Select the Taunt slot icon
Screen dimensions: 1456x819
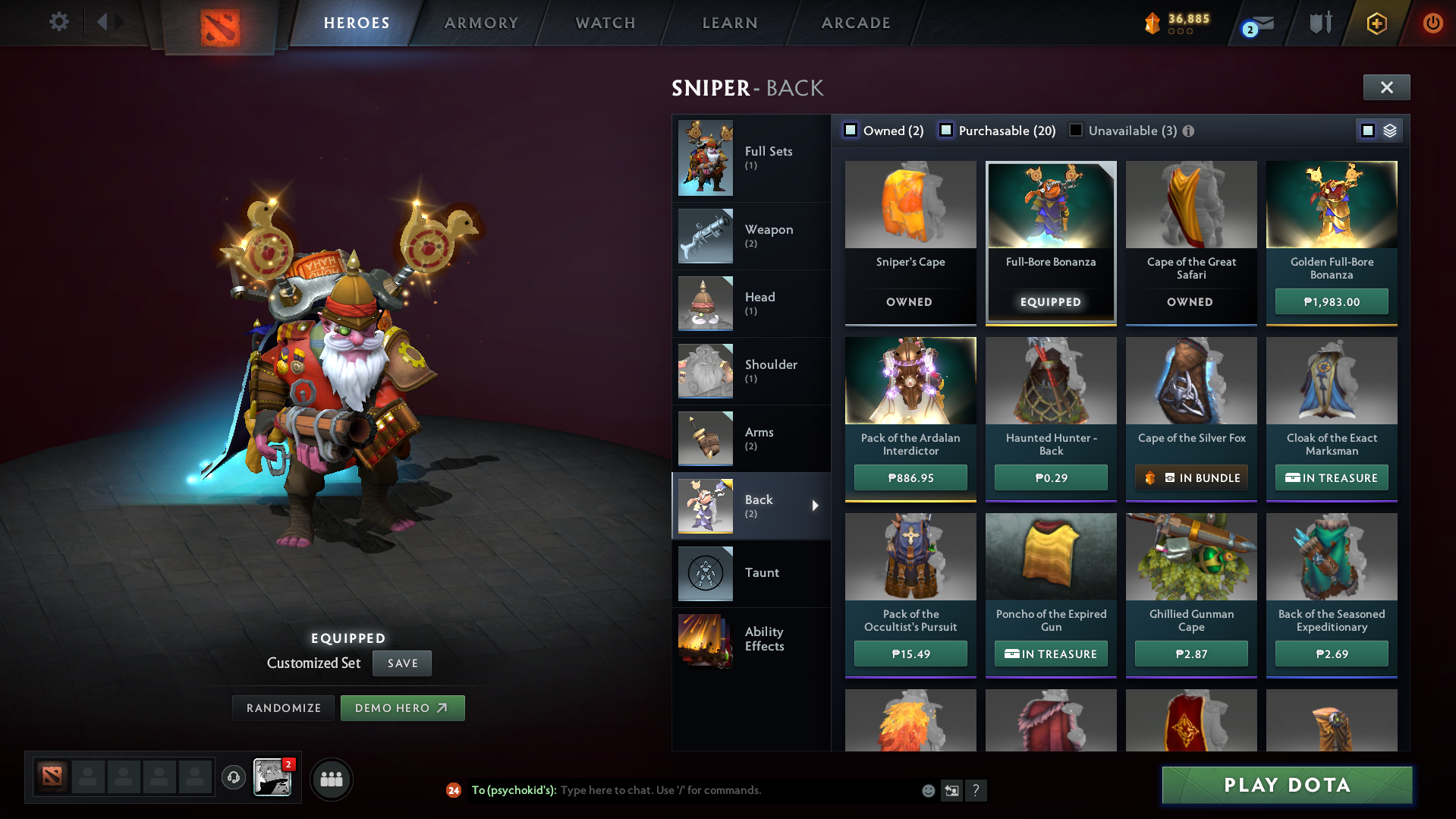click(x=705, y=573)
